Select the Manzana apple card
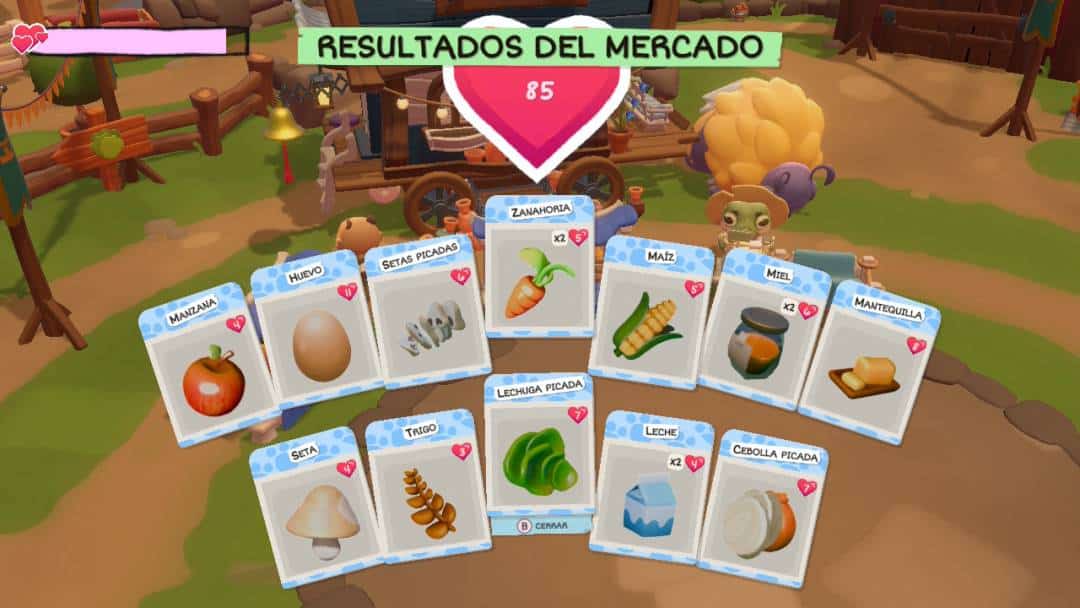 (x=208, y=370)
